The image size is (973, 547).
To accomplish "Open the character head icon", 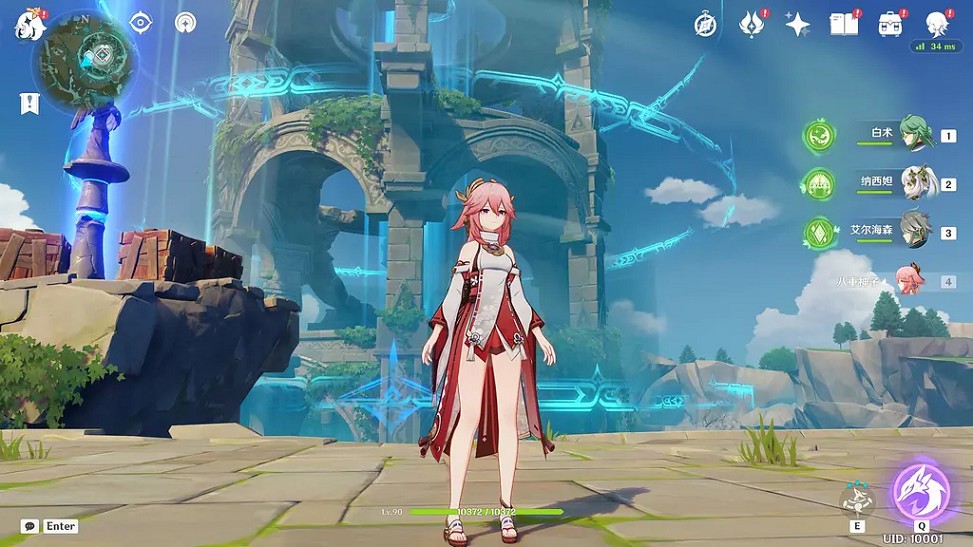I will point(936,24).
